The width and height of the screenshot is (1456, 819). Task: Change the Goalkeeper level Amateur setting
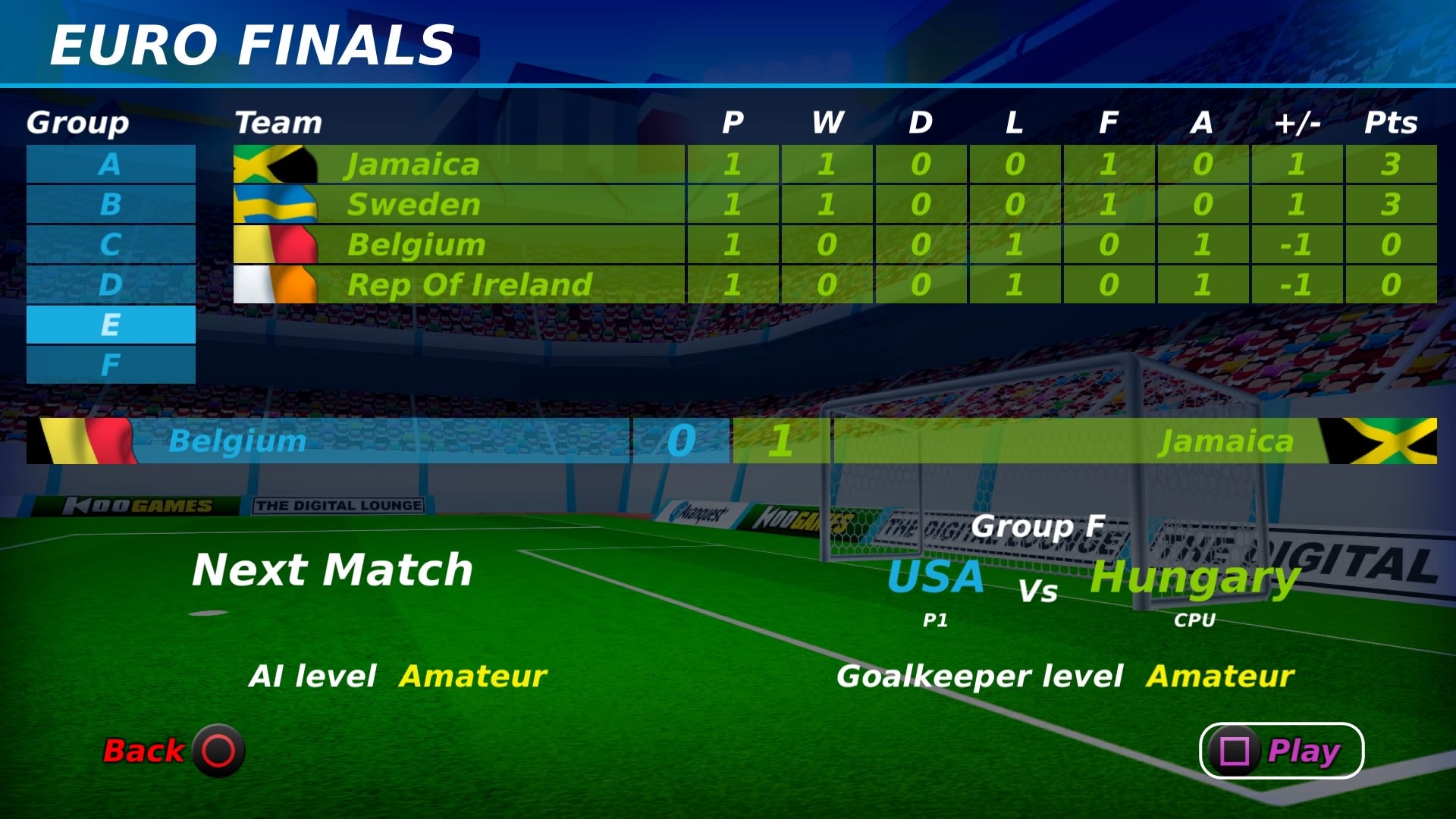point(1219,676)
